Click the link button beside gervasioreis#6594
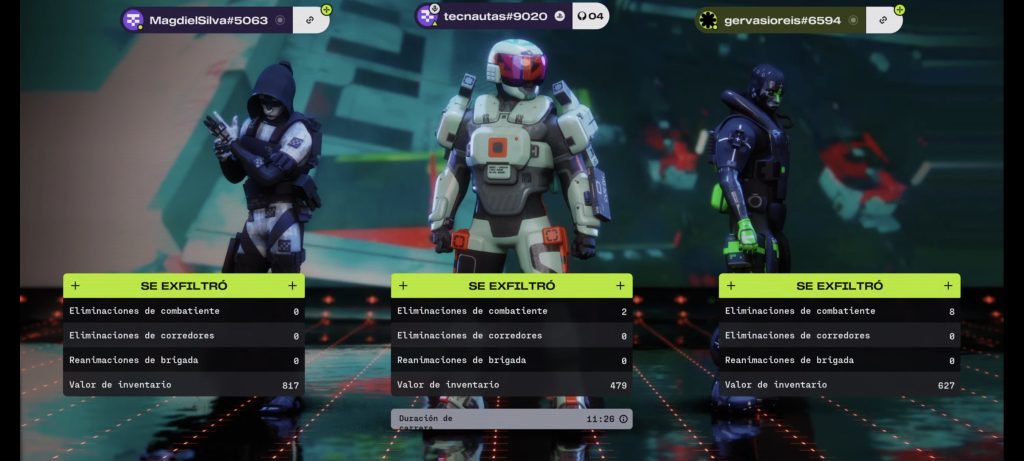 [x=884, y=20]
